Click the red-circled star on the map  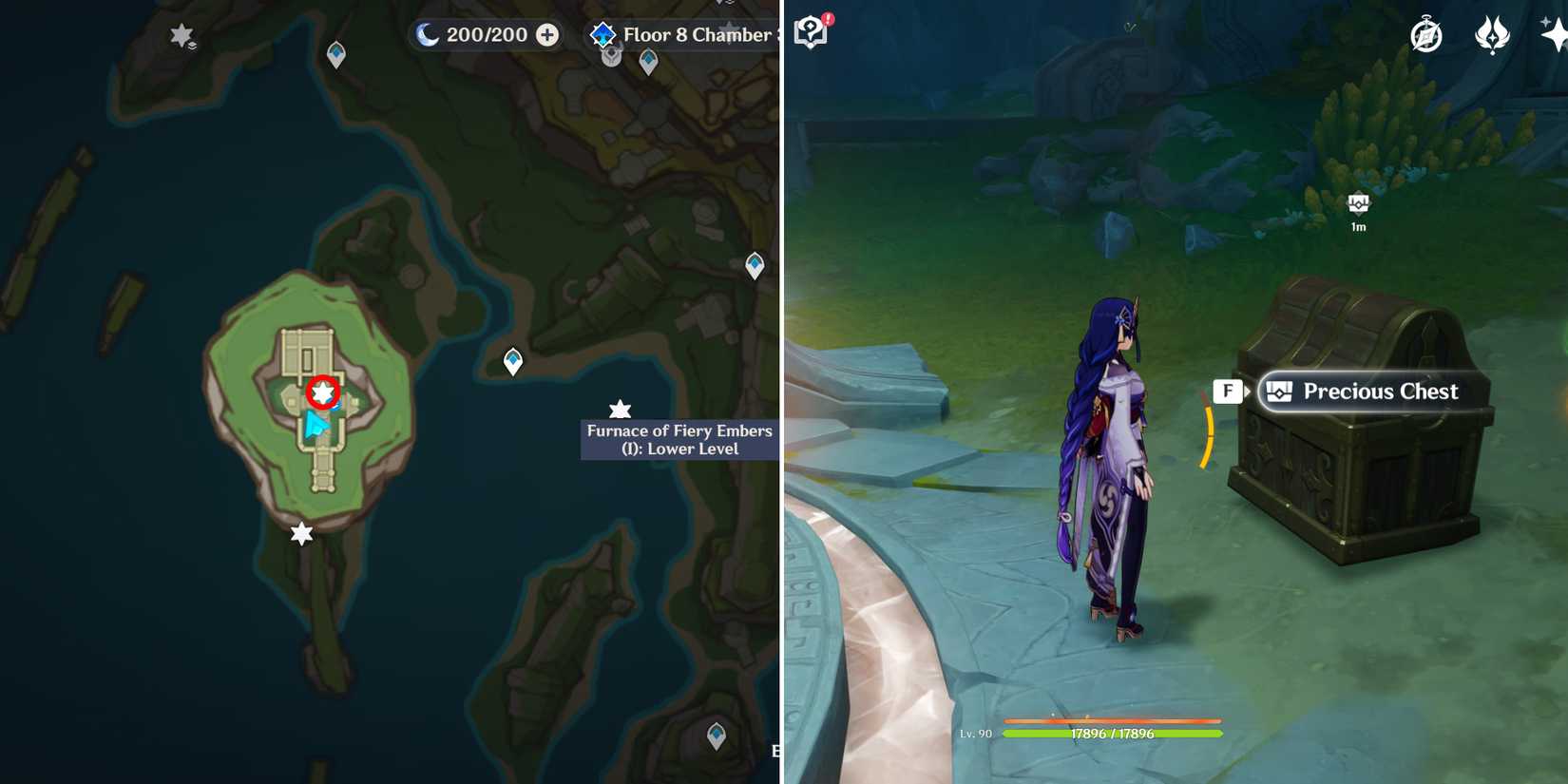[x=323, y=392]
